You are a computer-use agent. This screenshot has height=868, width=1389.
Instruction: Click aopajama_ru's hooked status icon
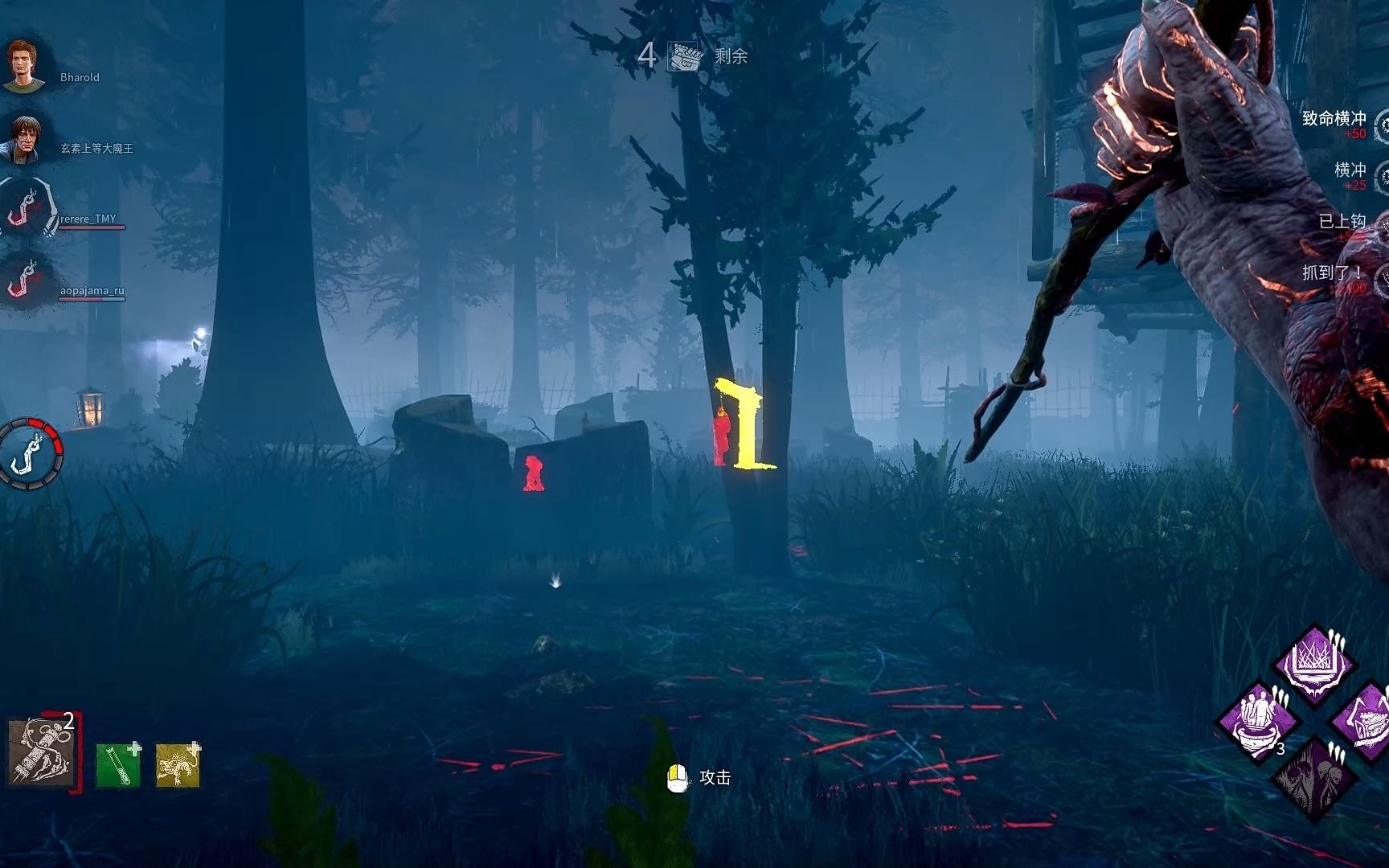[x=24, y=280]
